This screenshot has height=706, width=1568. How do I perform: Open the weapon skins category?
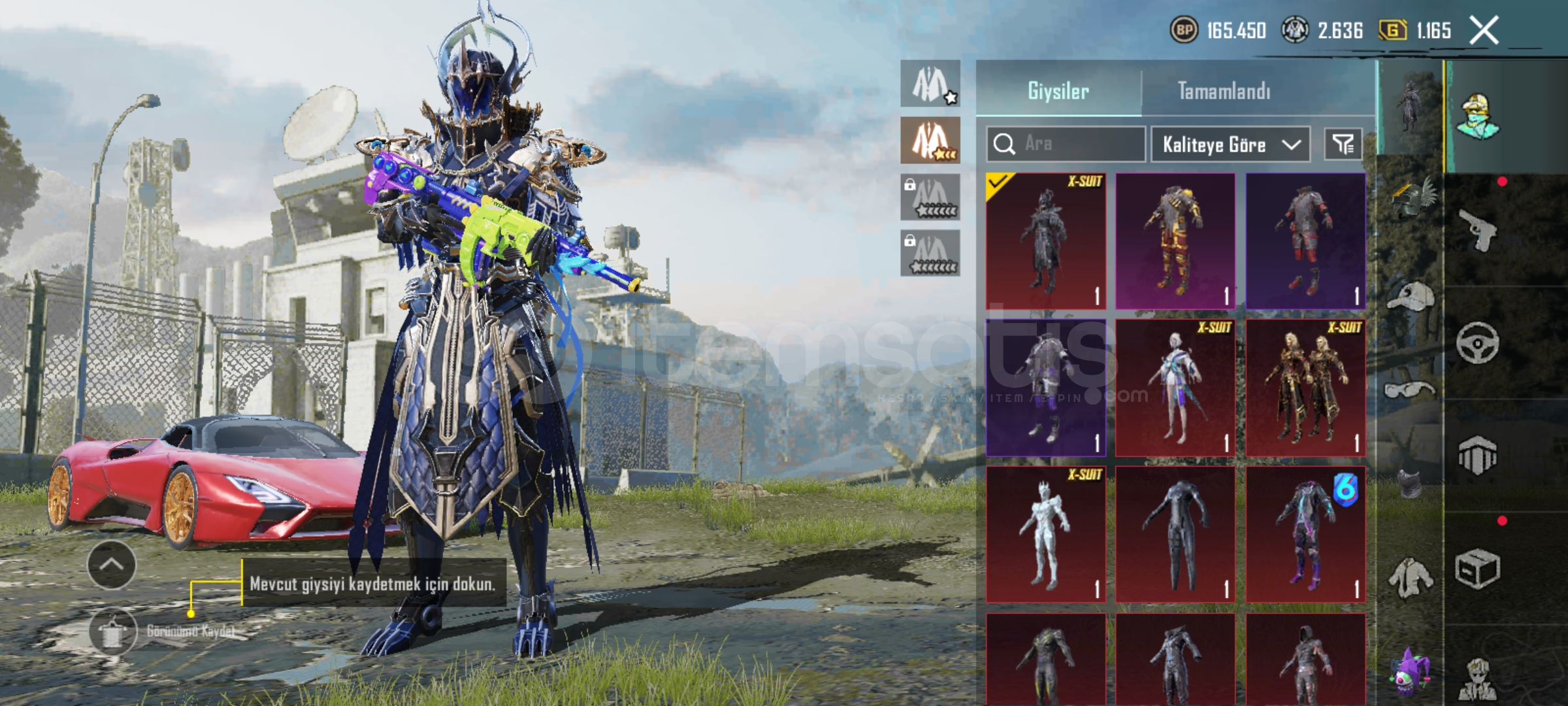point(1478,229)
